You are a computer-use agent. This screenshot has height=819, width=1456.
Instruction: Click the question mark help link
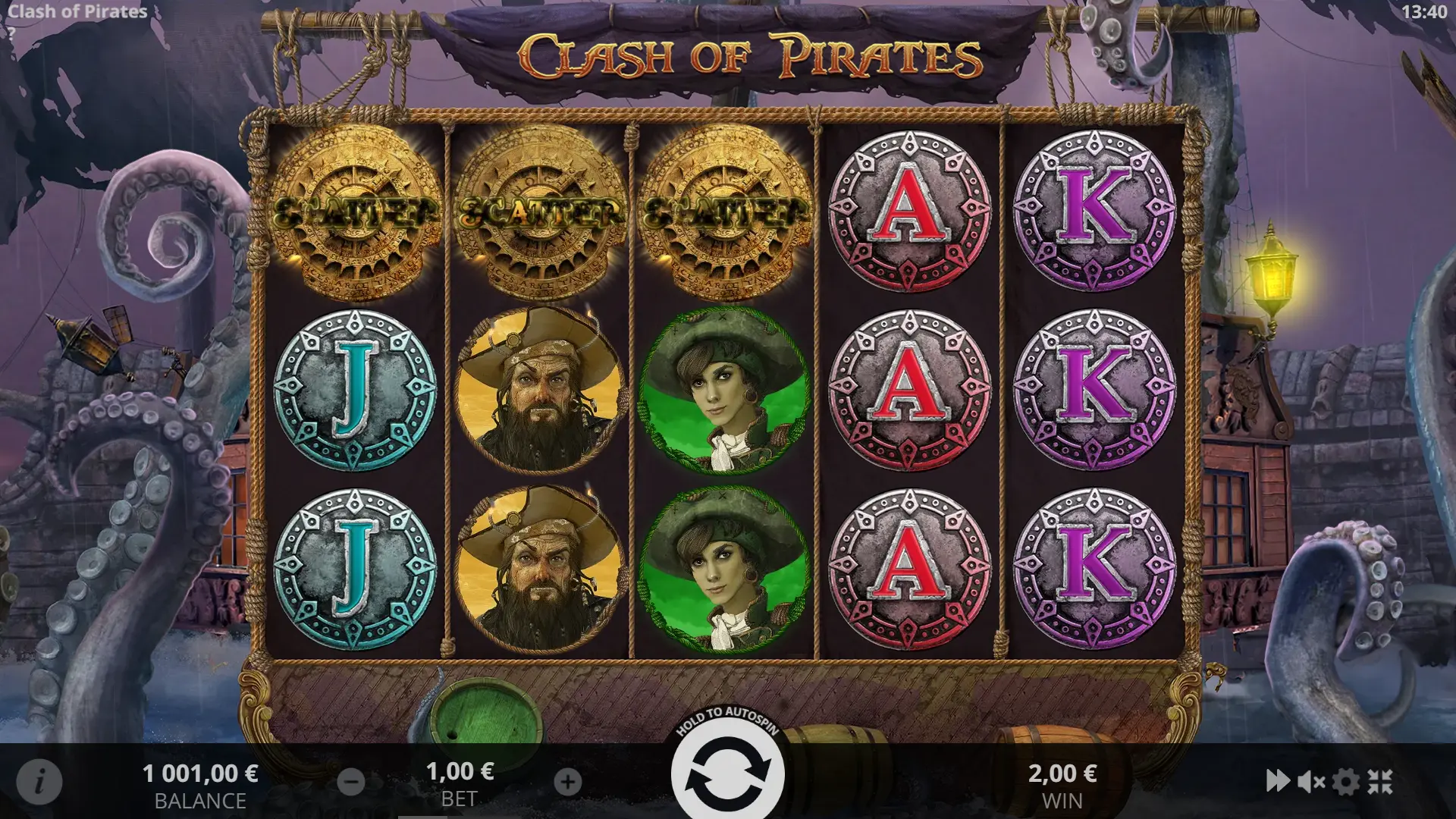tap(11, 33)
